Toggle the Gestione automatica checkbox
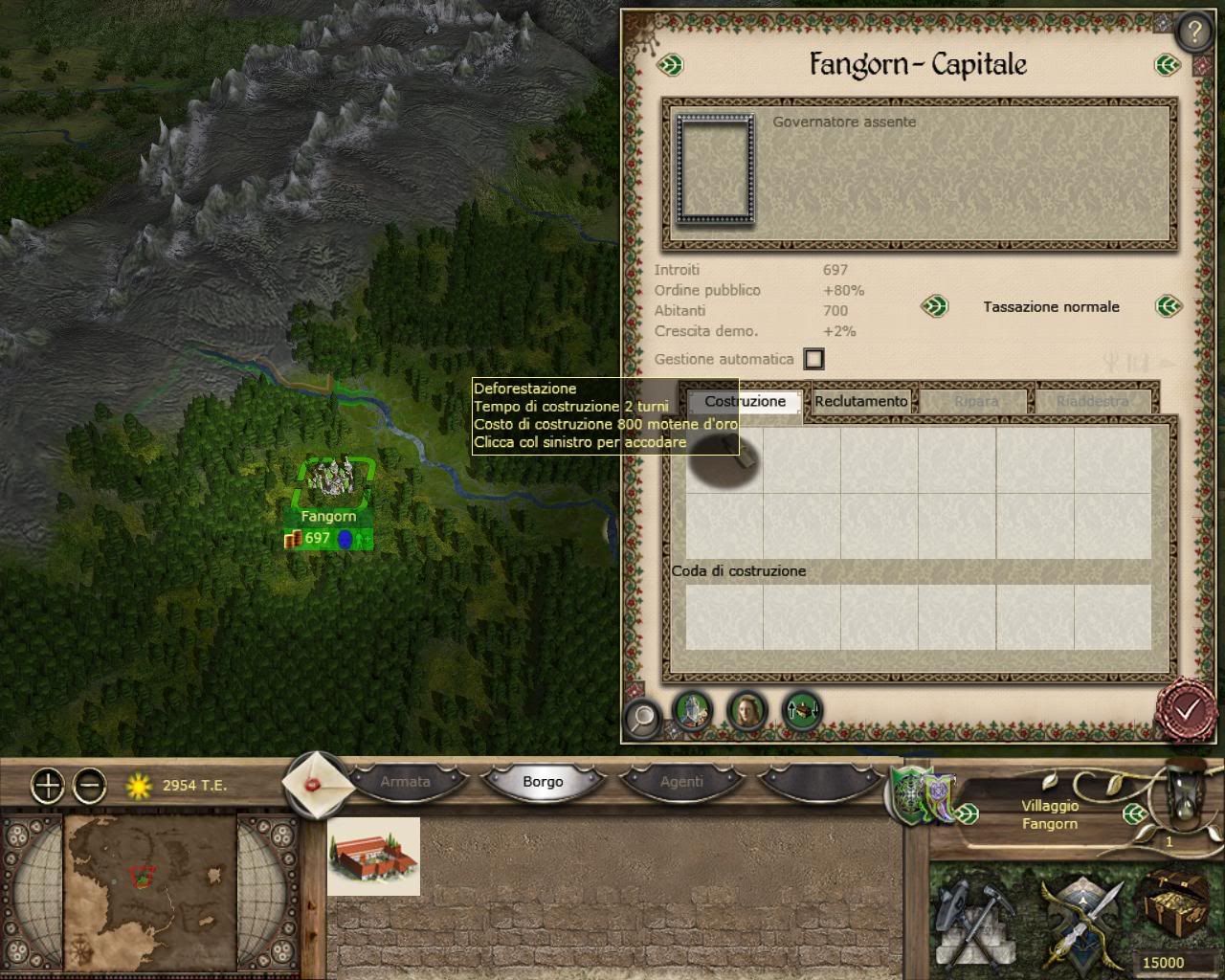The image size is (1225, 980). (813, 359)
